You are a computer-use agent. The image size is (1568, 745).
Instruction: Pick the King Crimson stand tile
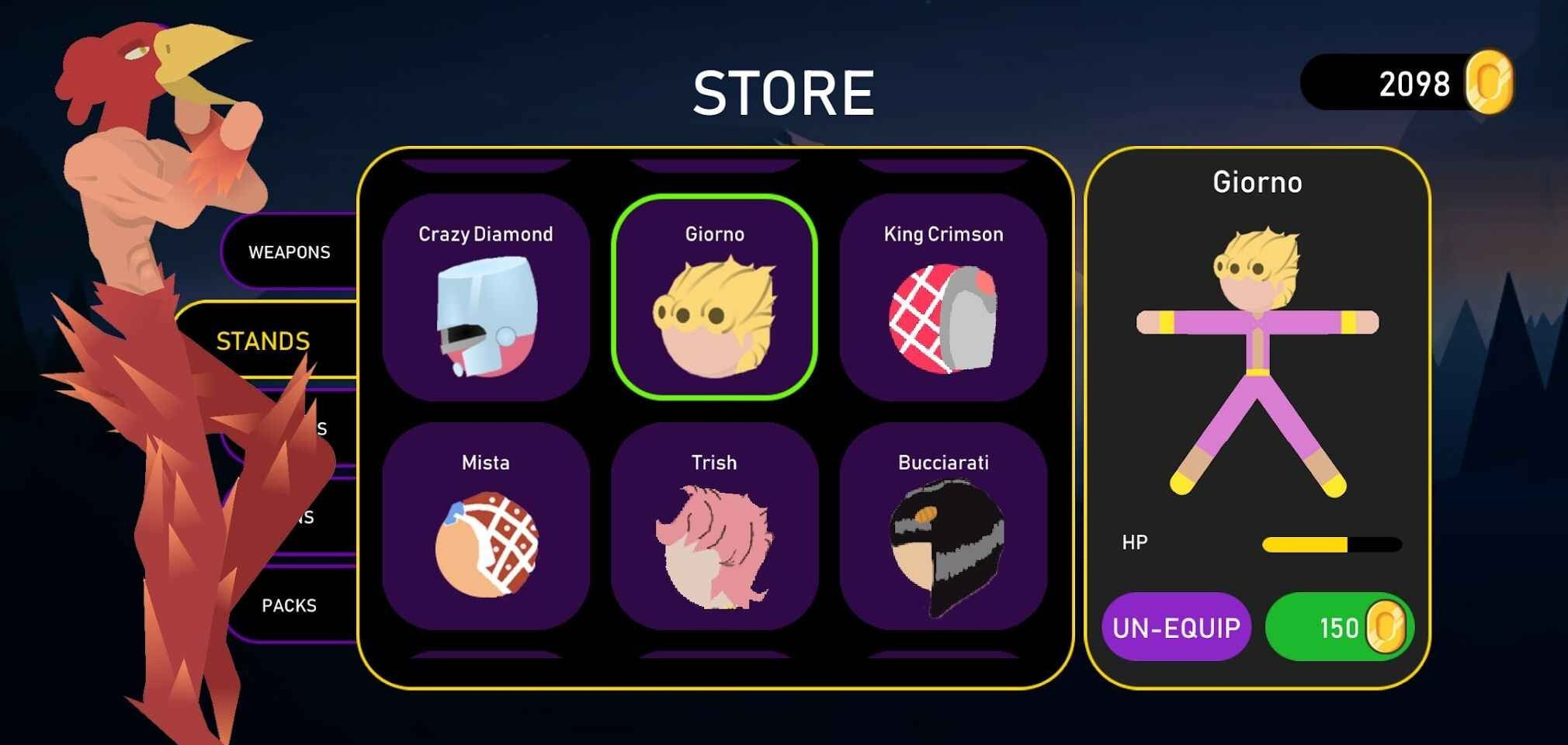point(943,297)
